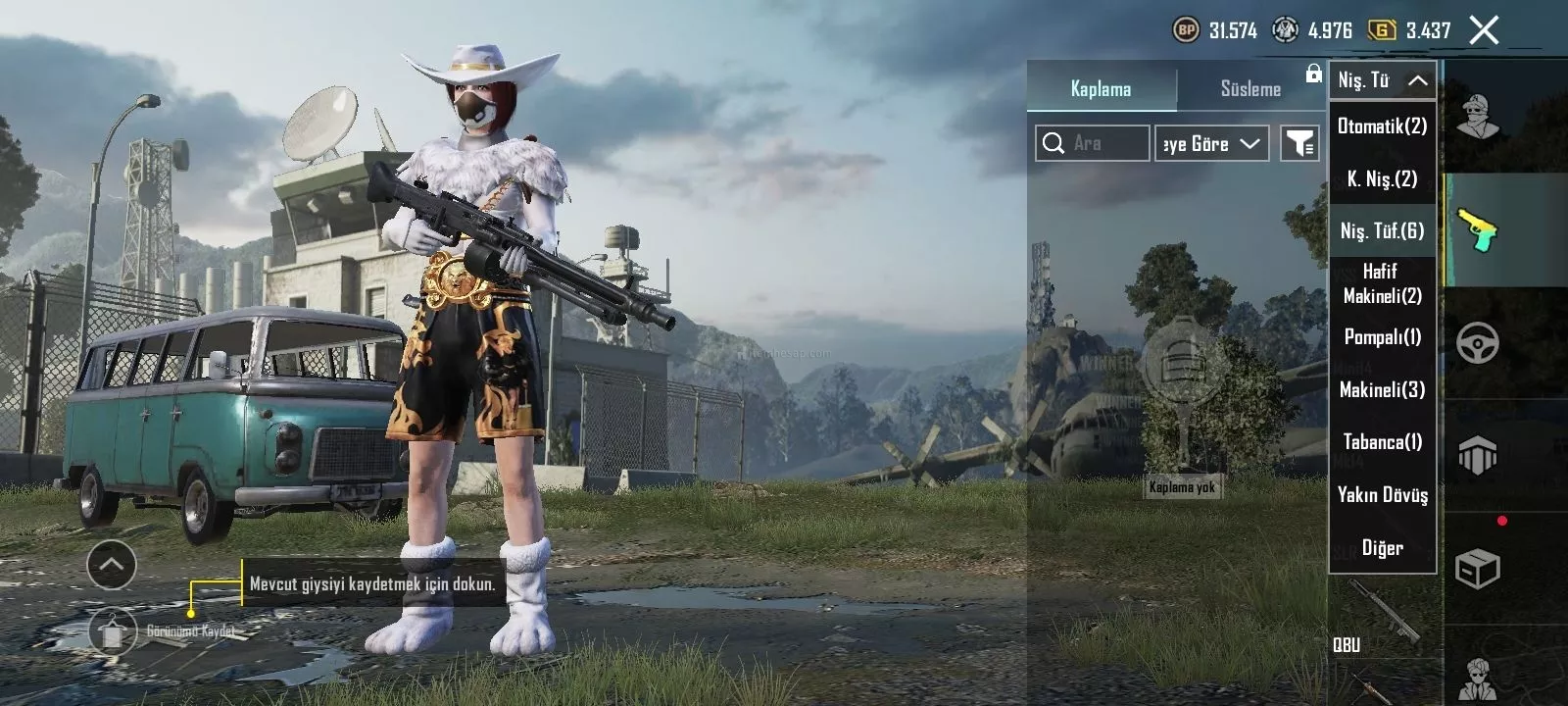Open the vehicle steering wheel tab
This screenshot has width=1568, height=706.
(x=1478, y=343)
